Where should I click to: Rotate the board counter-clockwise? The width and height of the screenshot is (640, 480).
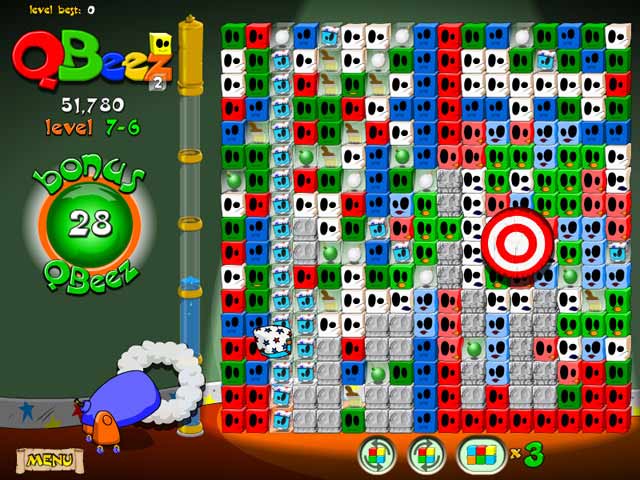pos(377,456)
